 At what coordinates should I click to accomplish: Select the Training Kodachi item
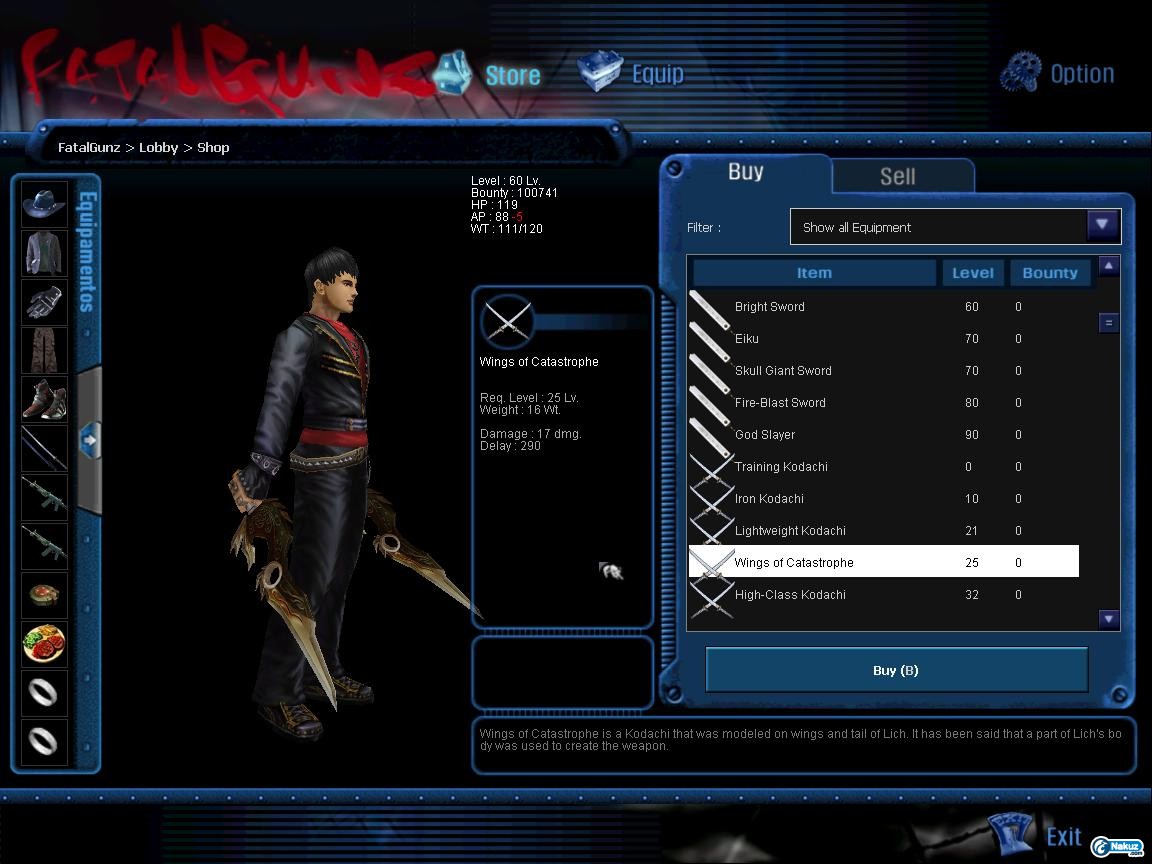[x=781, y=467]
